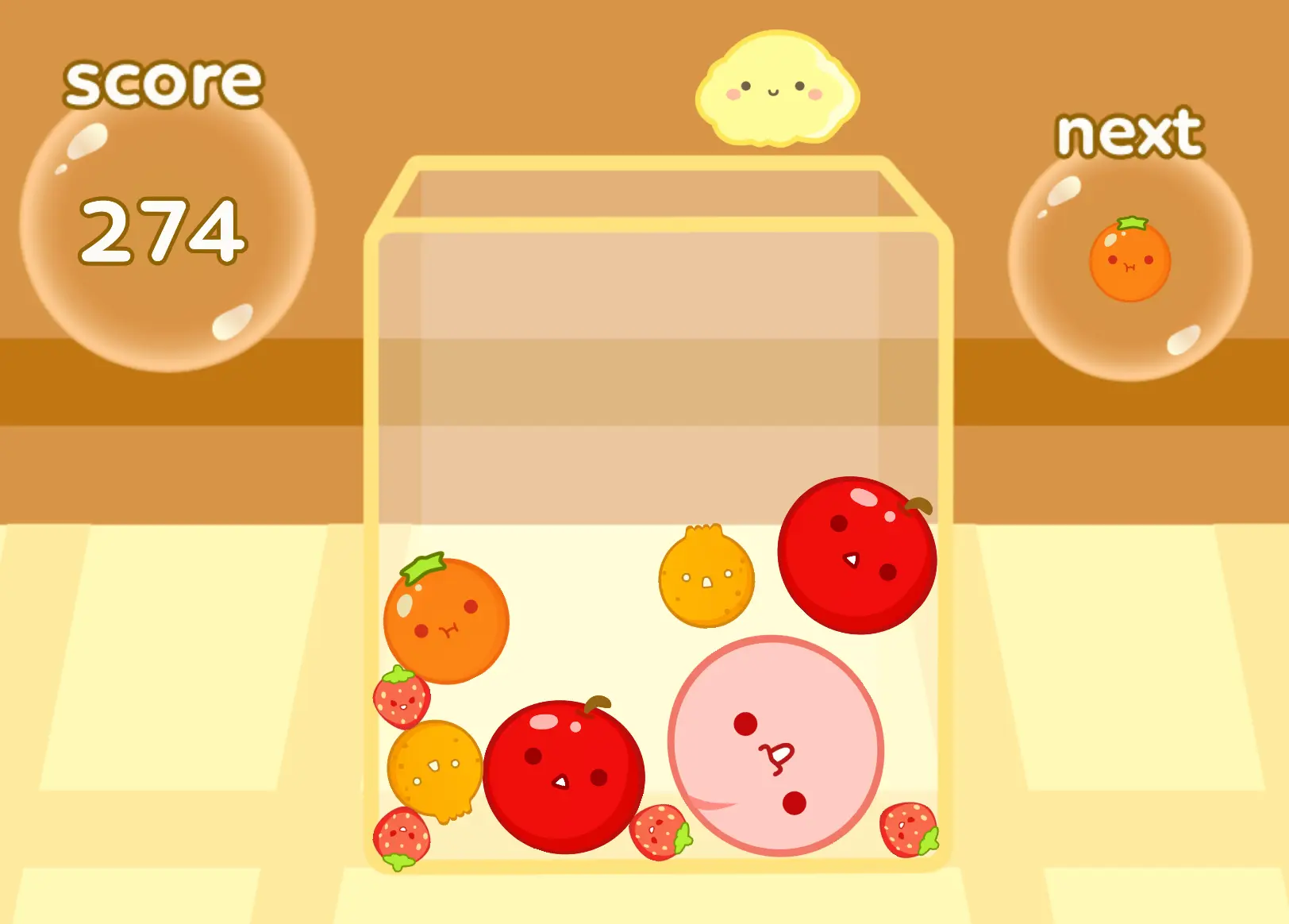Select the orange in the next preview bubble
Viewport: 1289px width, 924px height.
coord(1130,262)
